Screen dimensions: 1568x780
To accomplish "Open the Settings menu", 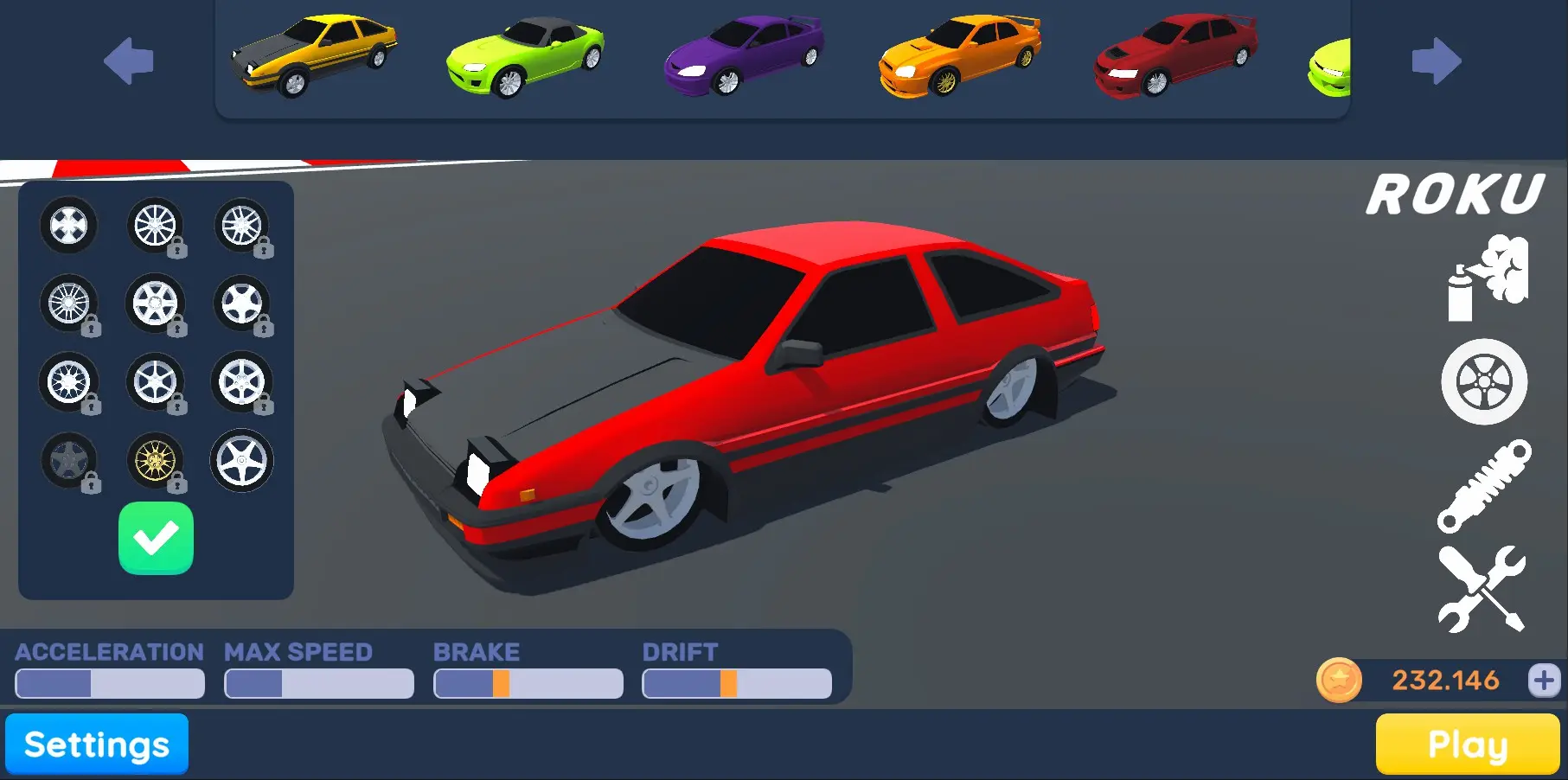I will 97,744.
